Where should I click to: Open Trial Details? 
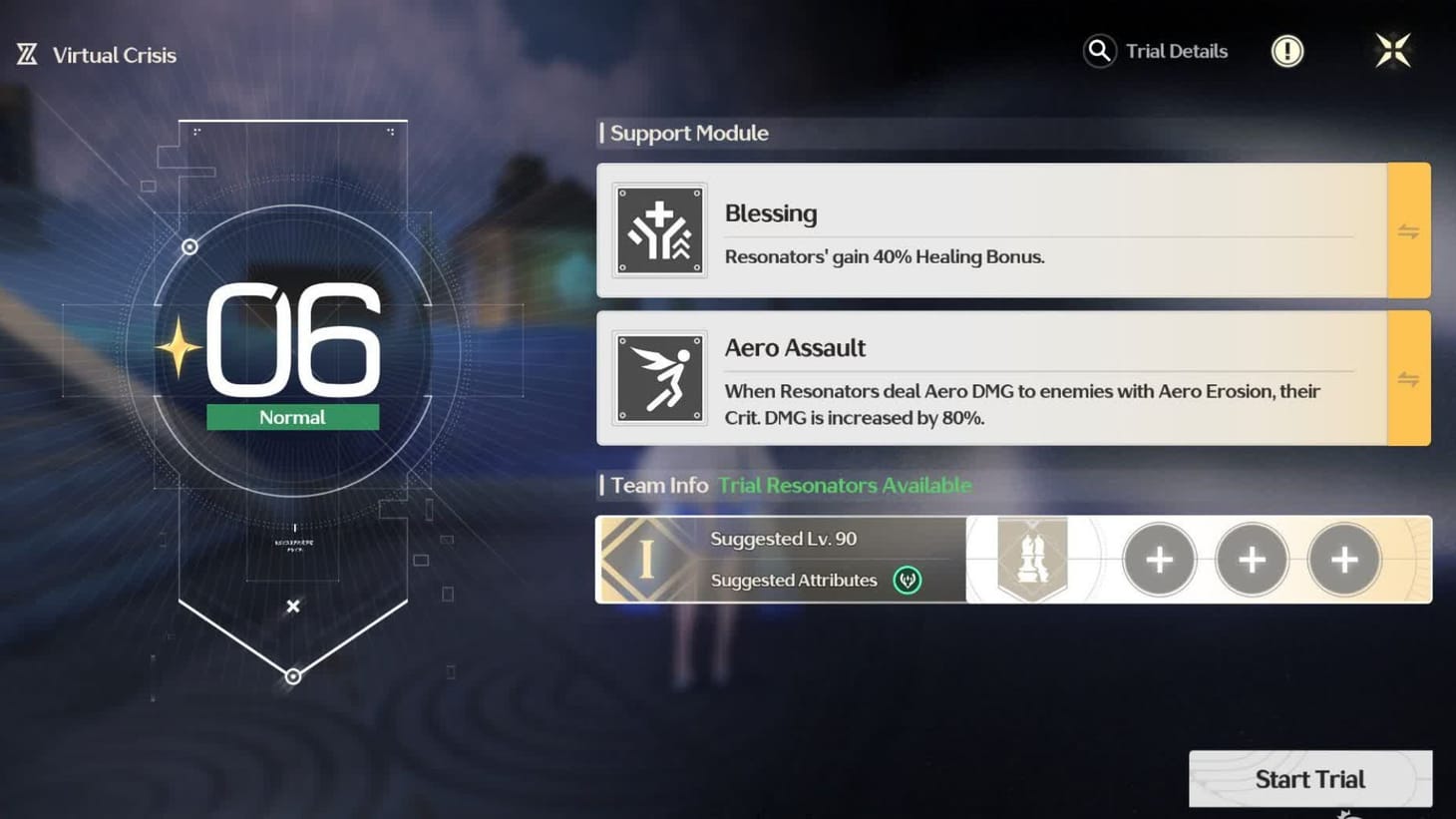point(1177,51)
